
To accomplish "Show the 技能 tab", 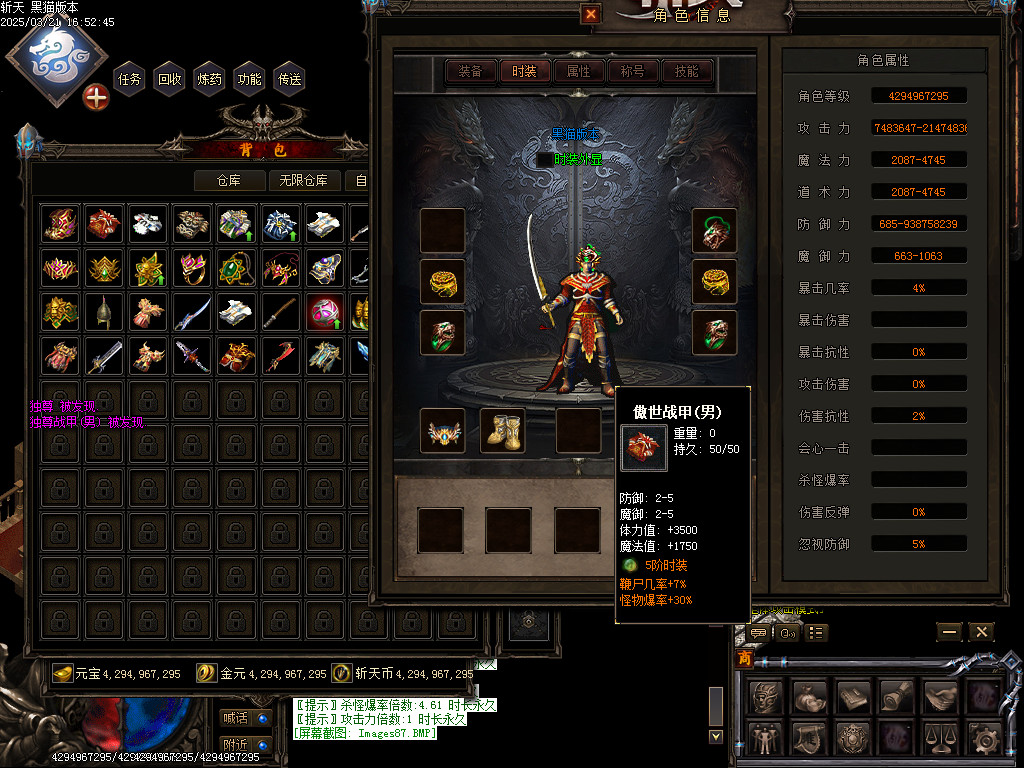I will [x=686, y=71].
